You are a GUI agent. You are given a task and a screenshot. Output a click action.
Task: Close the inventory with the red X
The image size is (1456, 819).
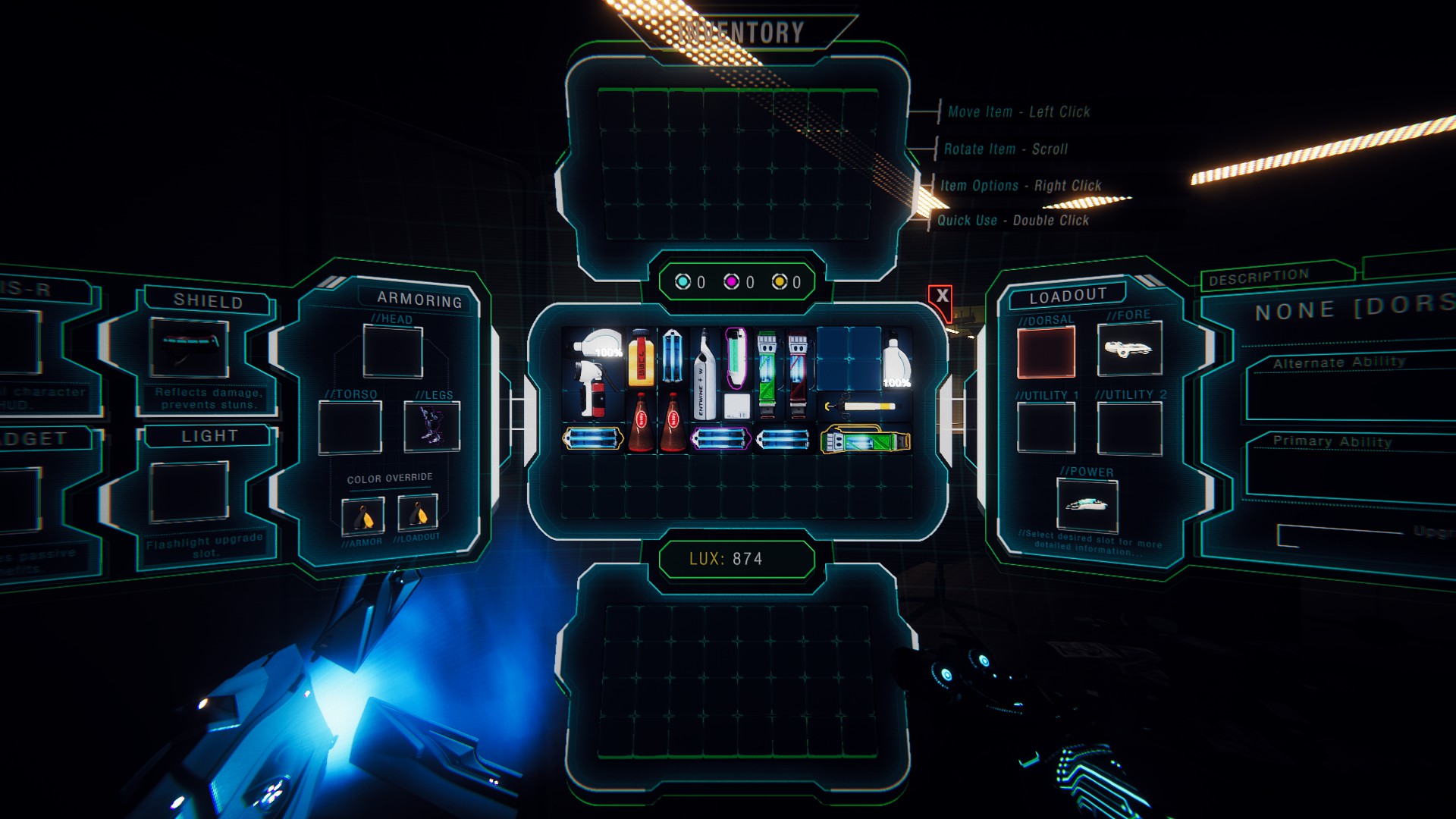tap(942, 296)
